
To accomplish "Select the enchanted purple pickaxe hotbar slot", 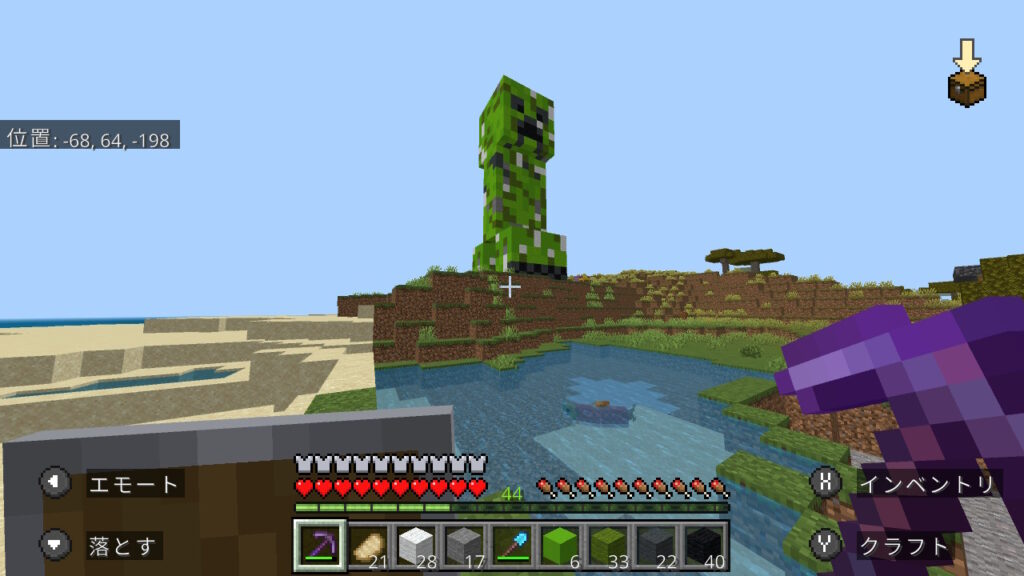I will [x=320, y=545].
